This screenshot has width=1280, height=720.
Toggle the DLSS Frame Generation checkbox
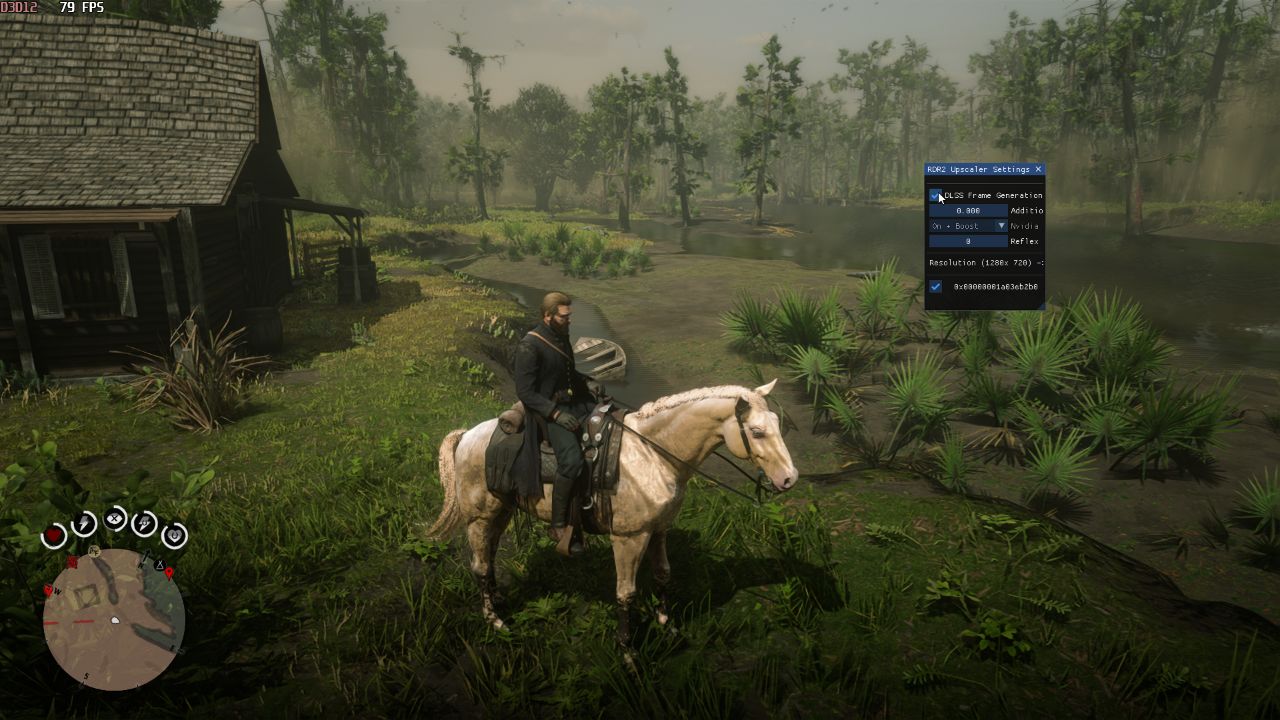[x=935, y=195]
